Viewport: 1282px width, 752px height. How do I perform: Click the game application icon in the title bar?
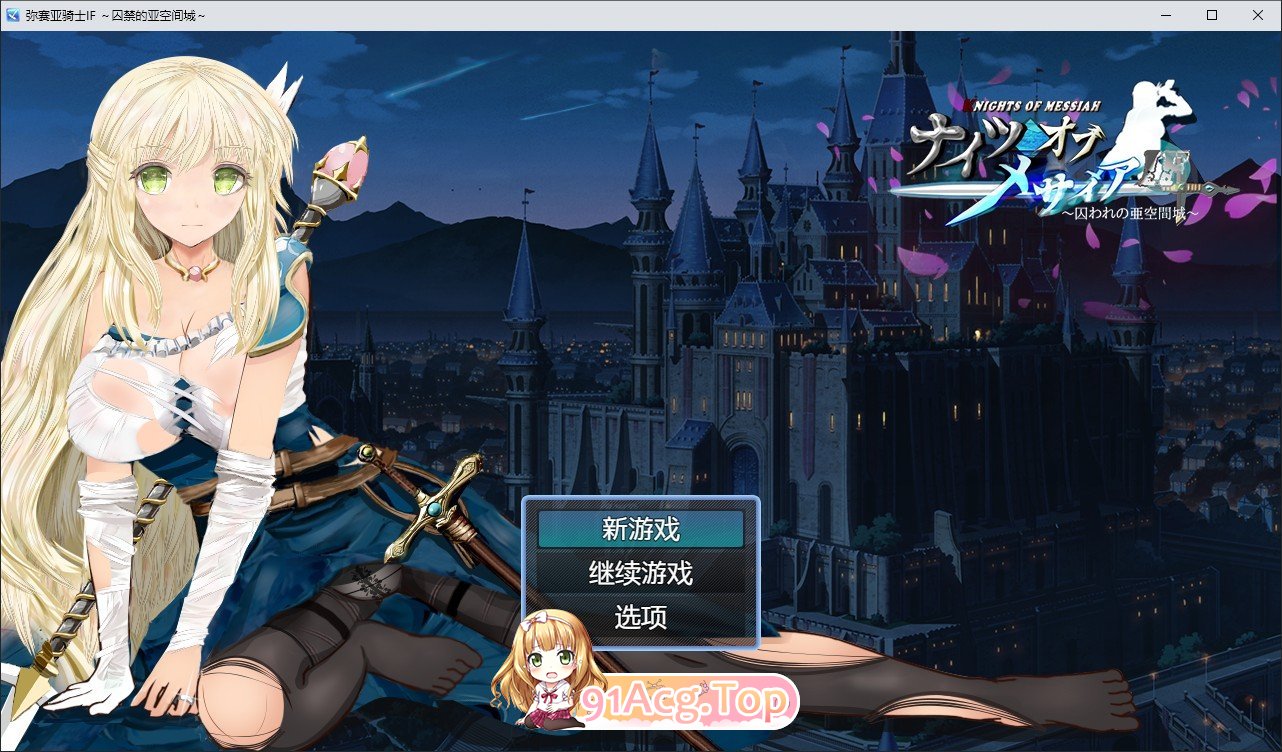pos(14,14)
